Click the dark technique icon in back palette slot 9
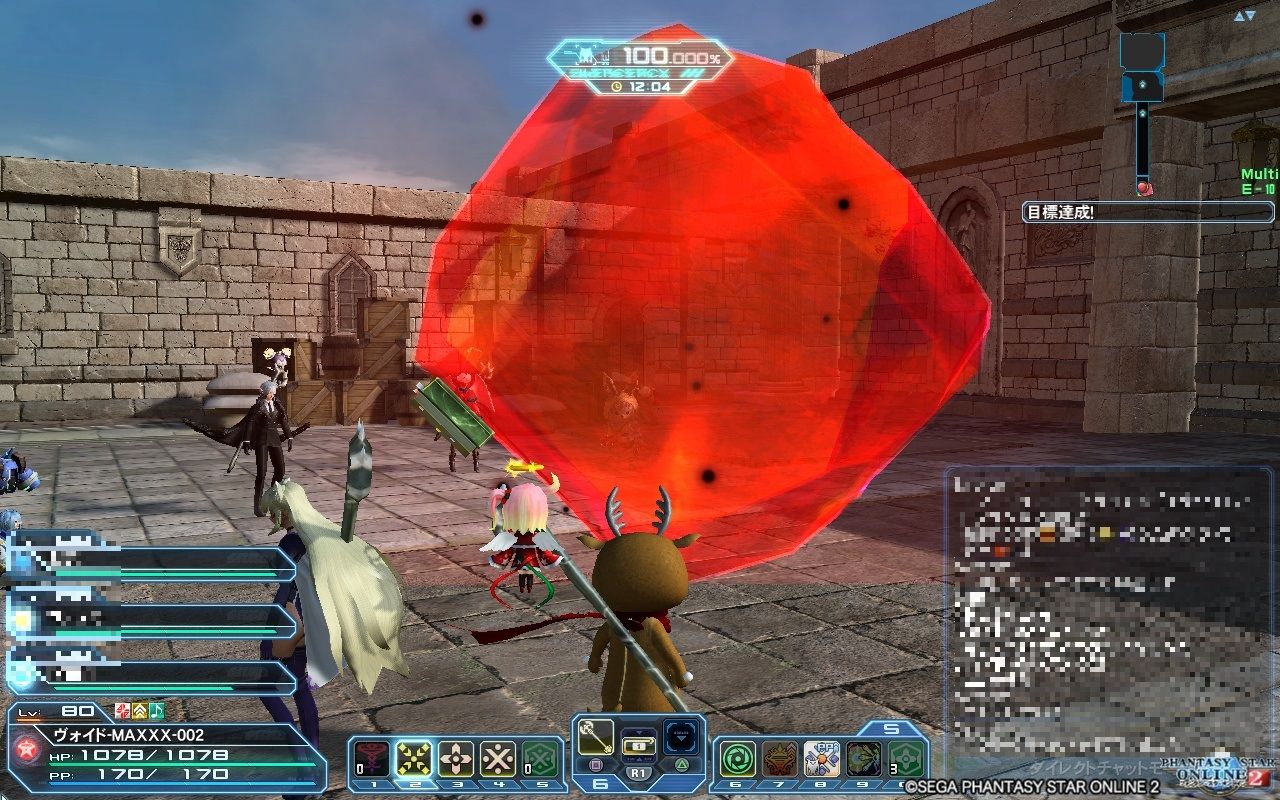This screenshot has width=1280, height=800. (863, 758)
